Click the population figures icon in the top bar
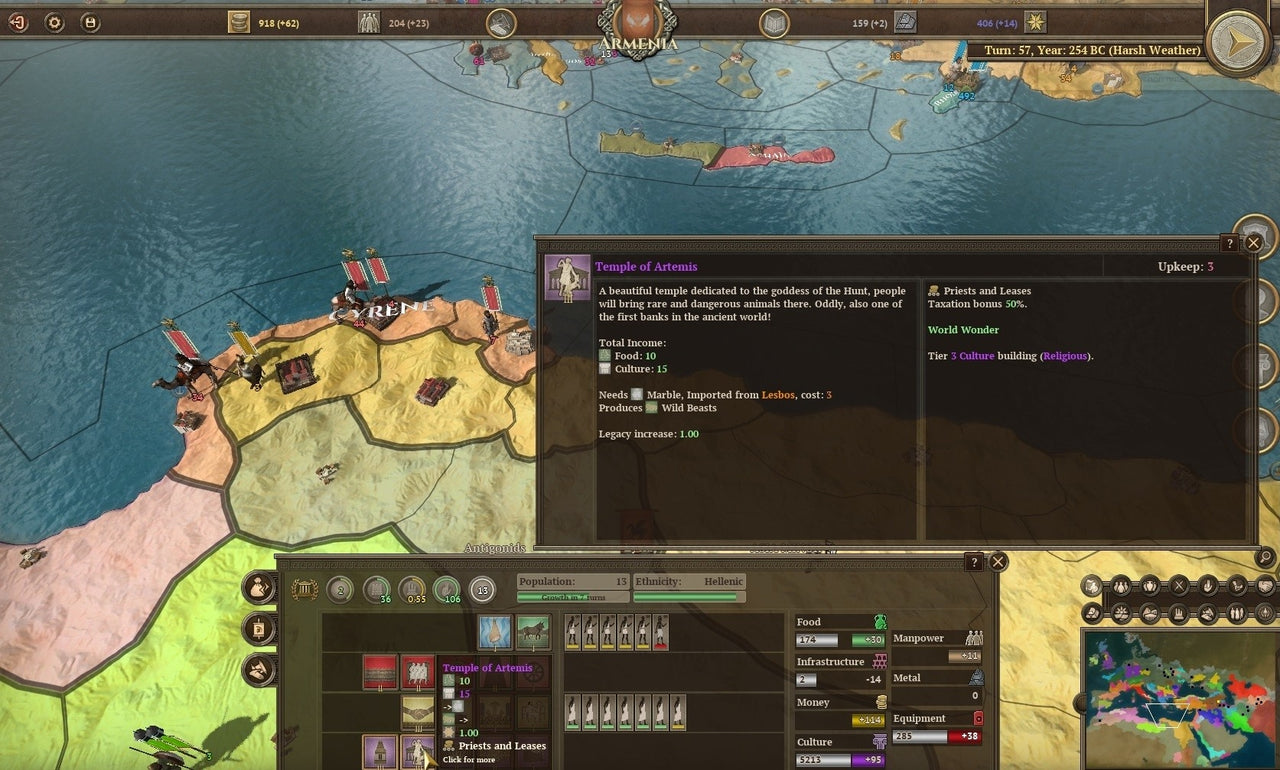Screen dimensions: 1280x770 (368, 22)
